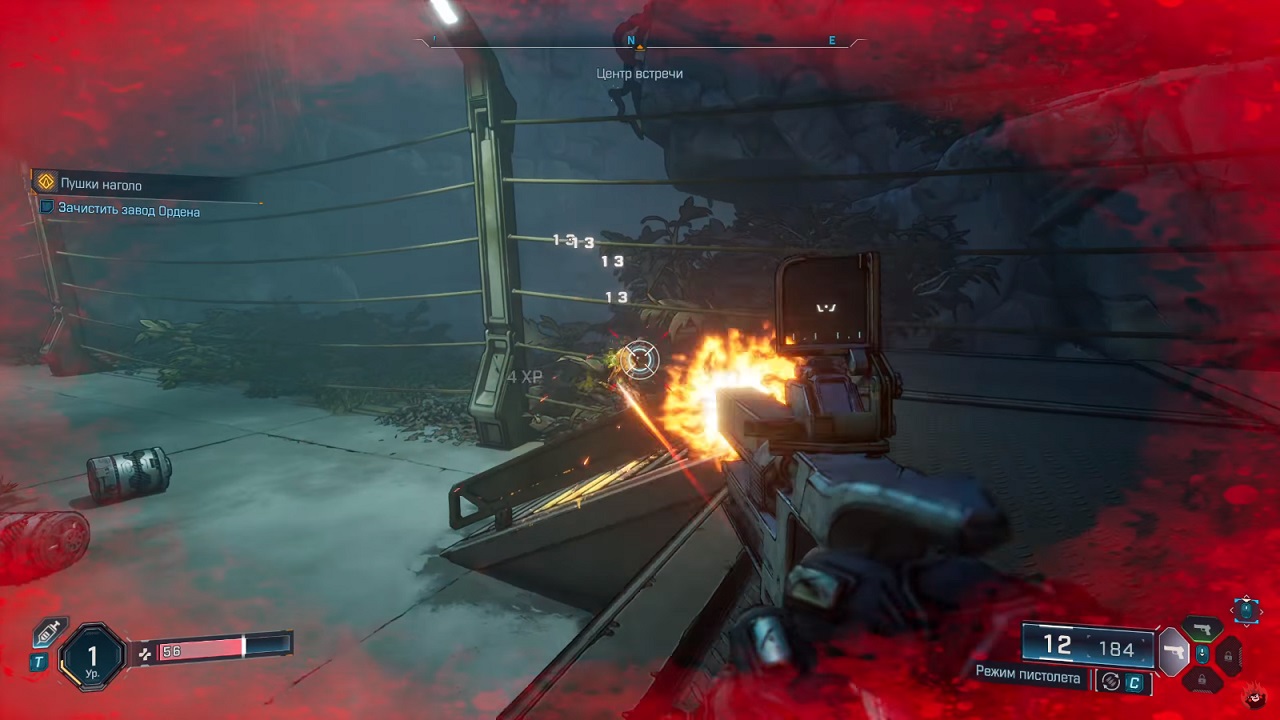Click the compass bar's north marker
Screen dimensions: 1280x720
tap(631, 40)
